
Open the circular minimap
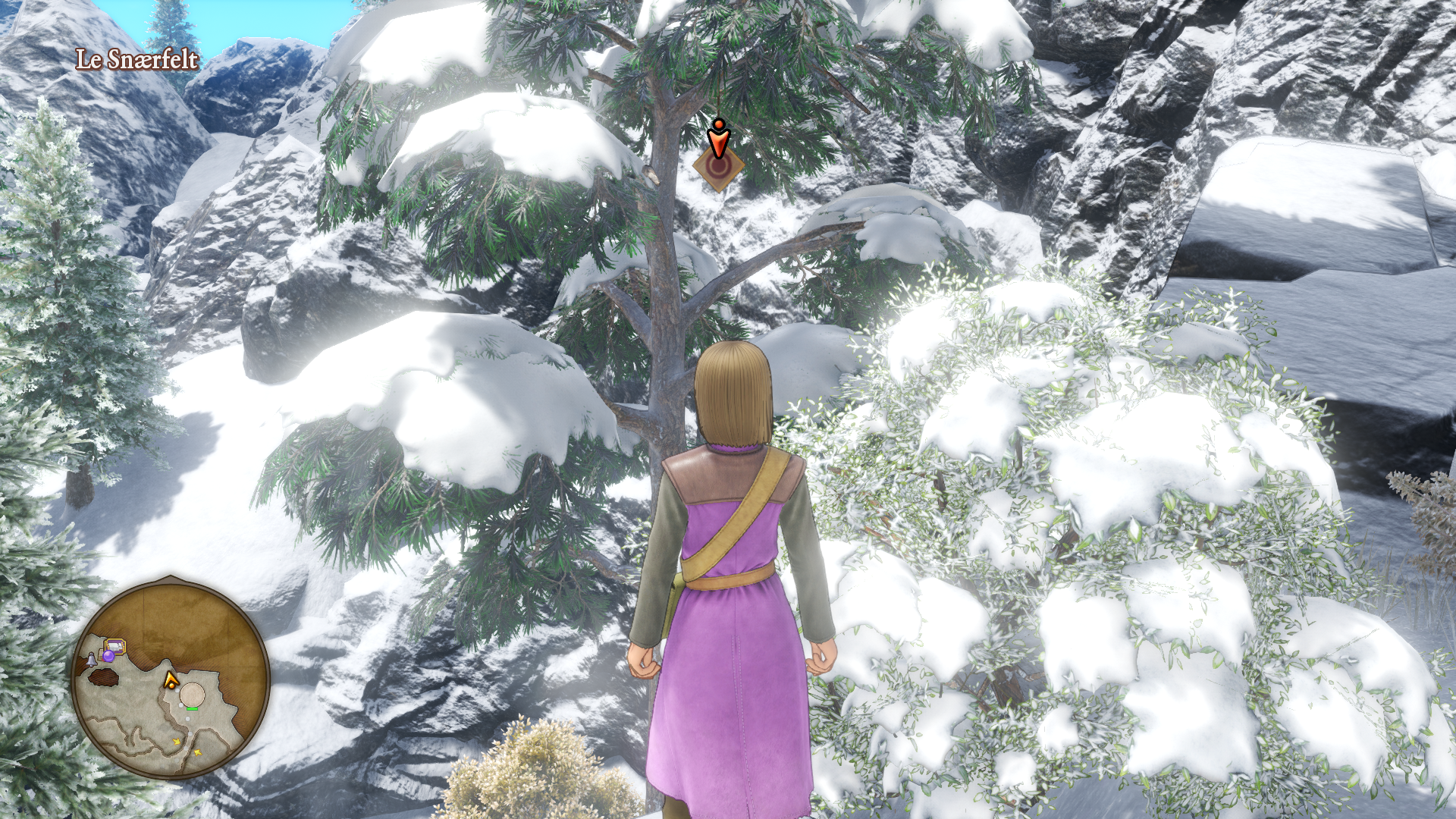(171, 677)
